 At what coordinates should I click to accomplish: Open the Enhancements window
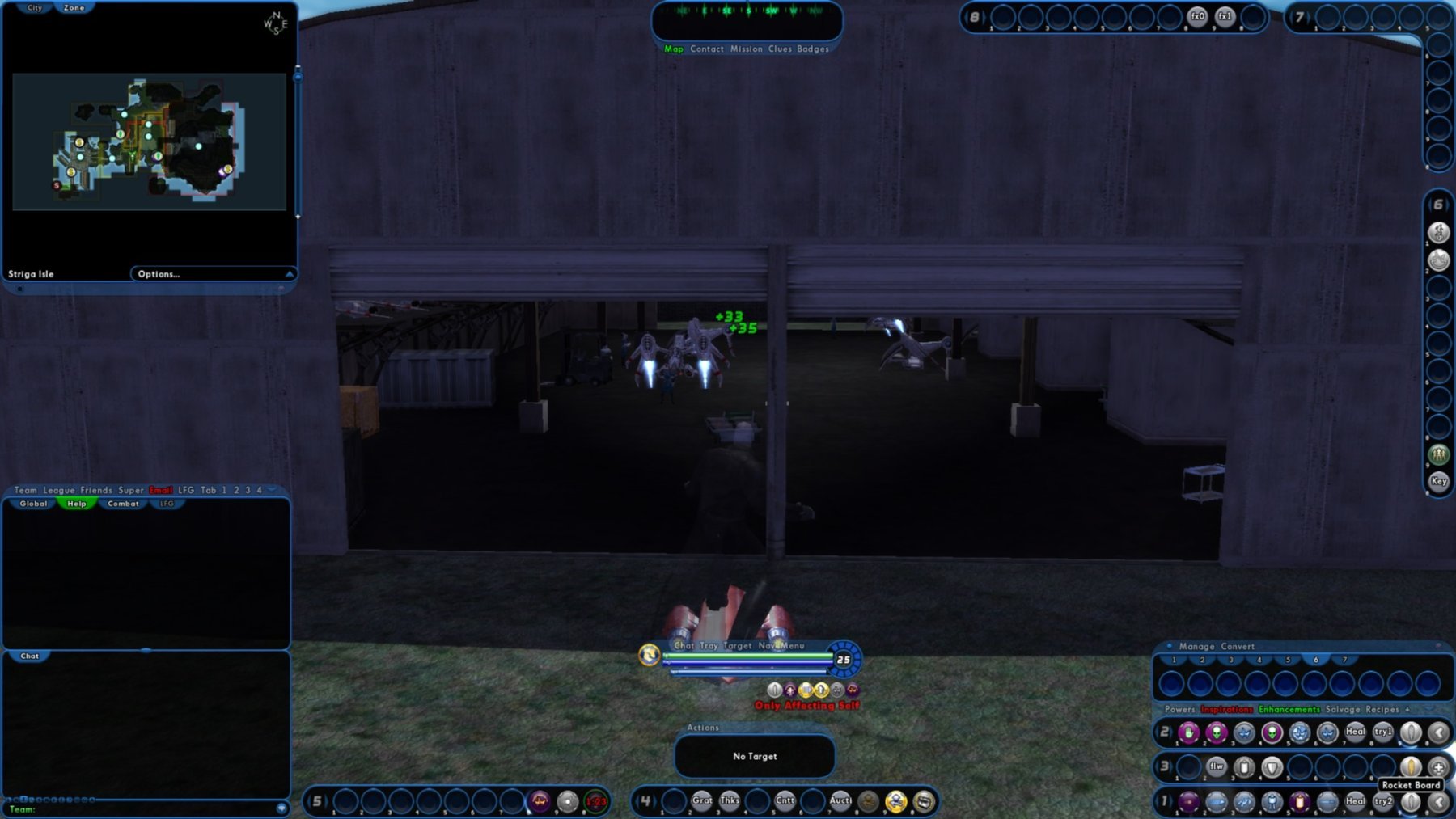pyautogui.click(x=1289, y=710)
